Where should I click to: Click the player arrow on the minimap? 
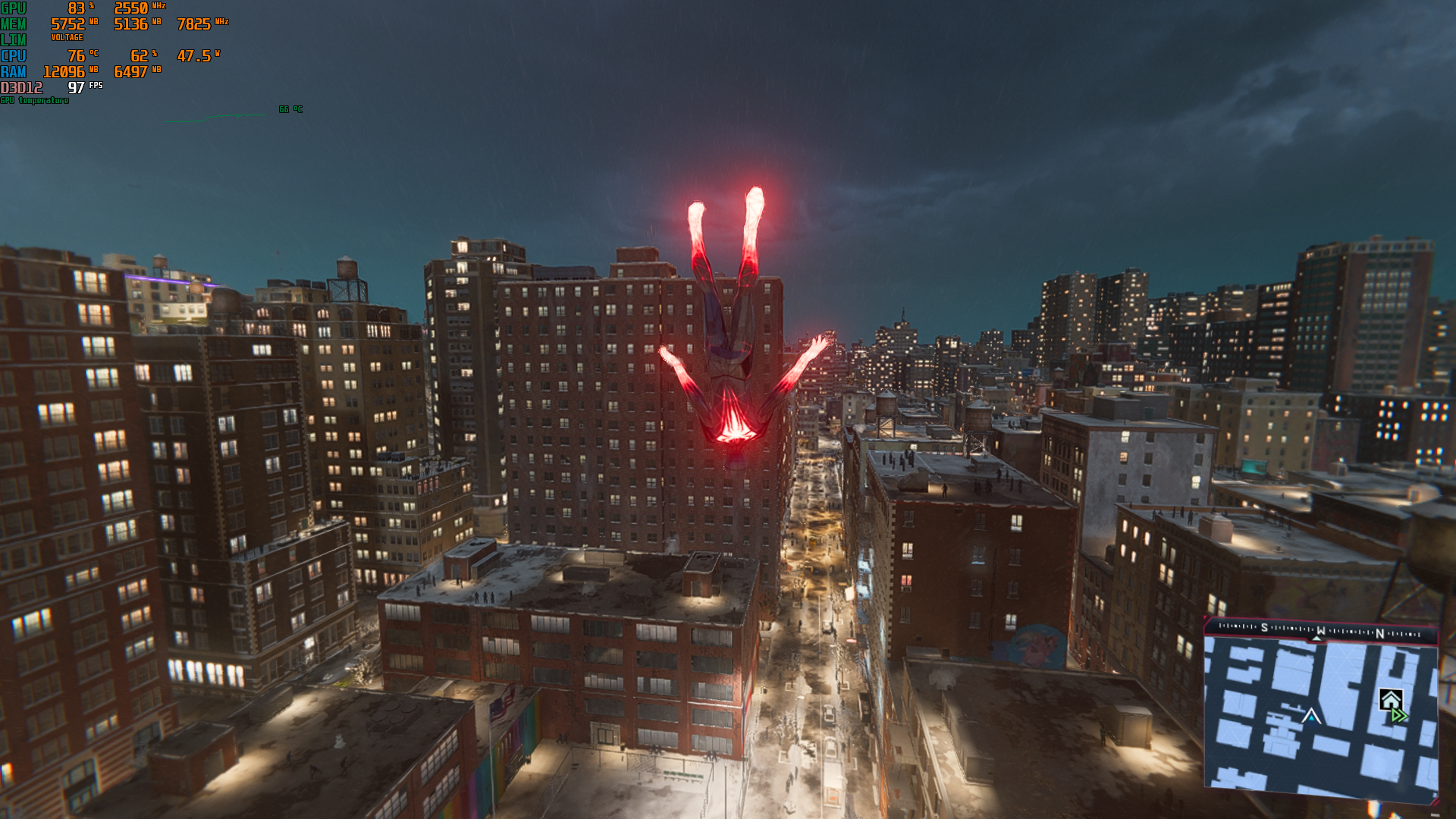[x=1311, y=715]
